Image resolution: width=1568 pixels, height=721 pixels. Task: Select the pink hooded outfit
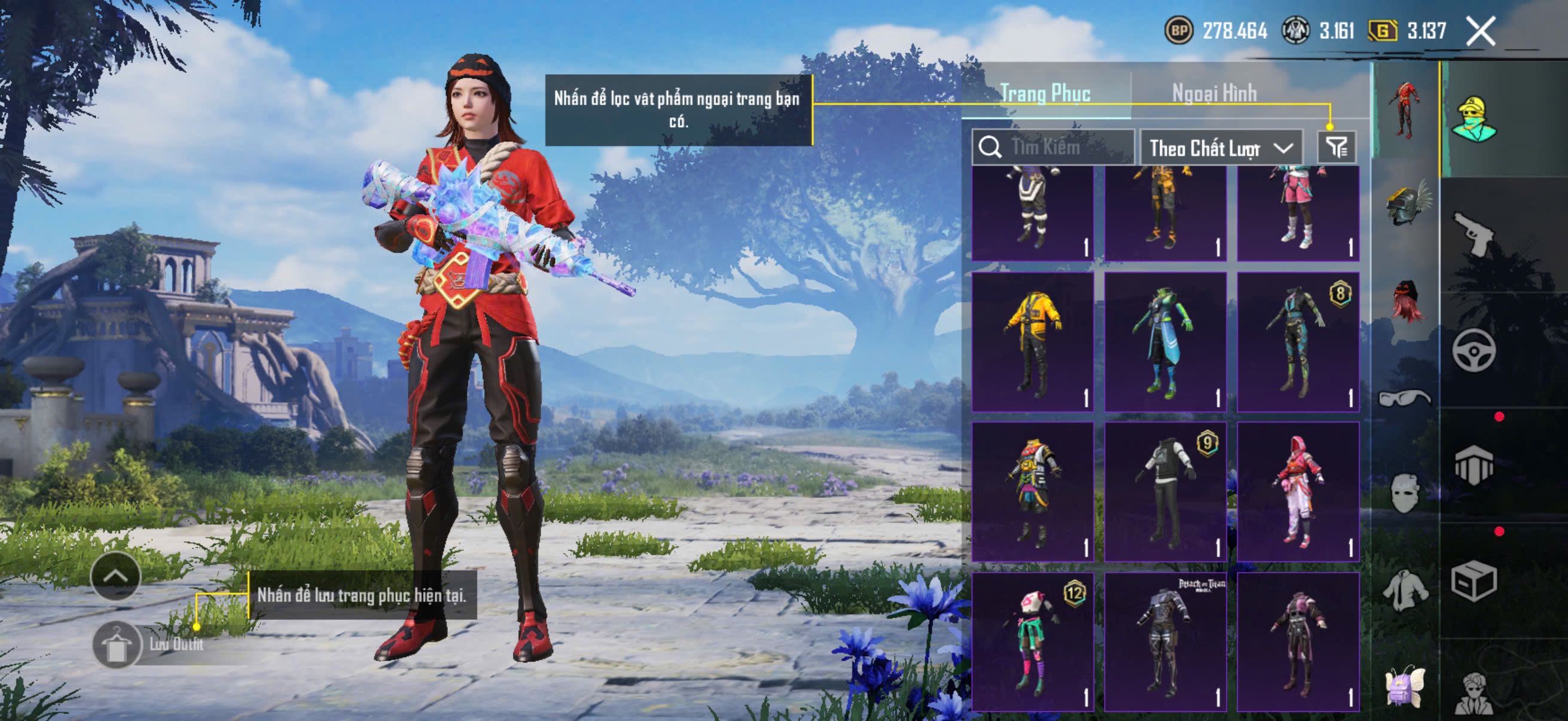(x=1298, y=491)
